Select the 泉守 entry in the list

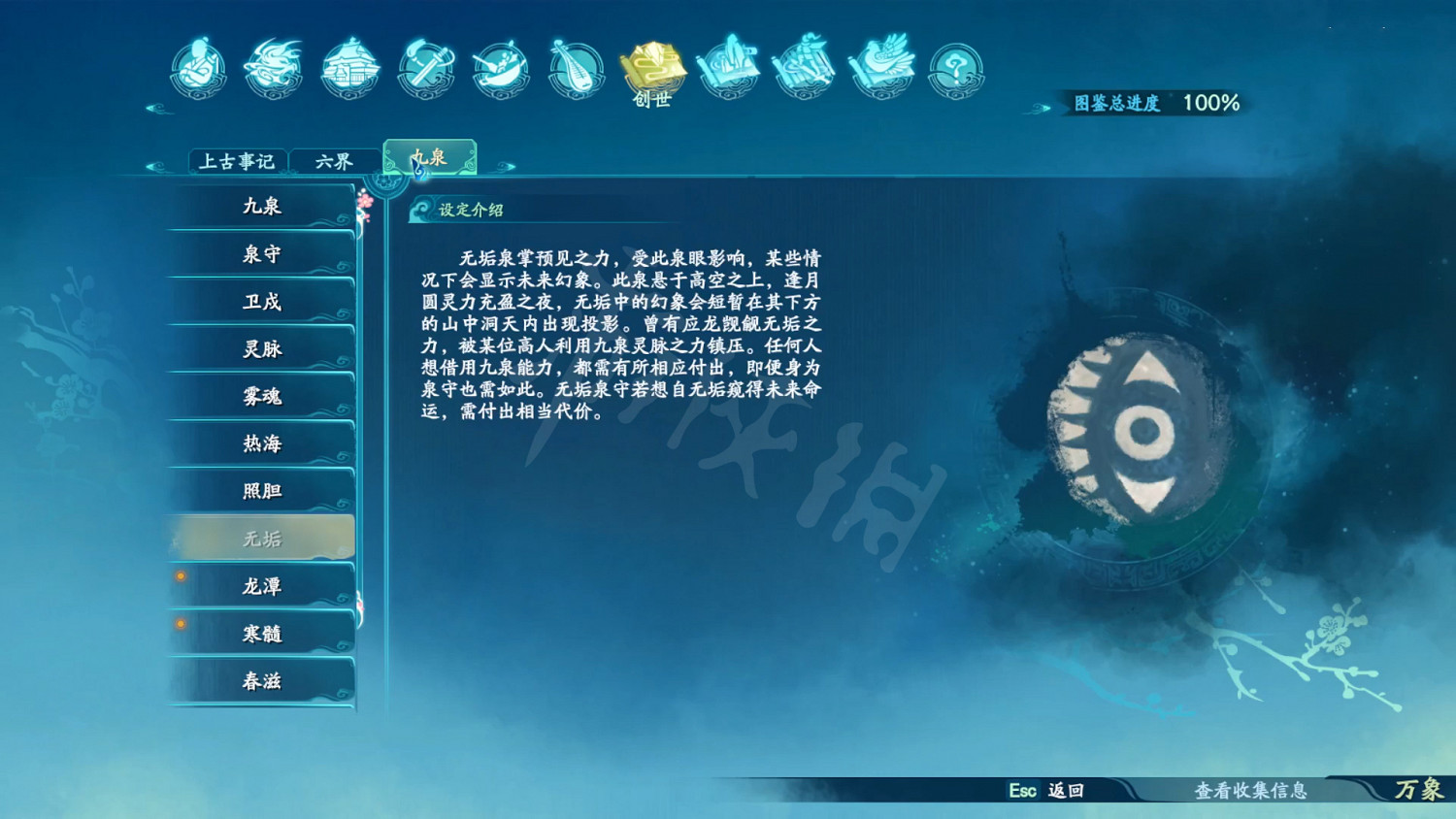click(x=260, y=254)
